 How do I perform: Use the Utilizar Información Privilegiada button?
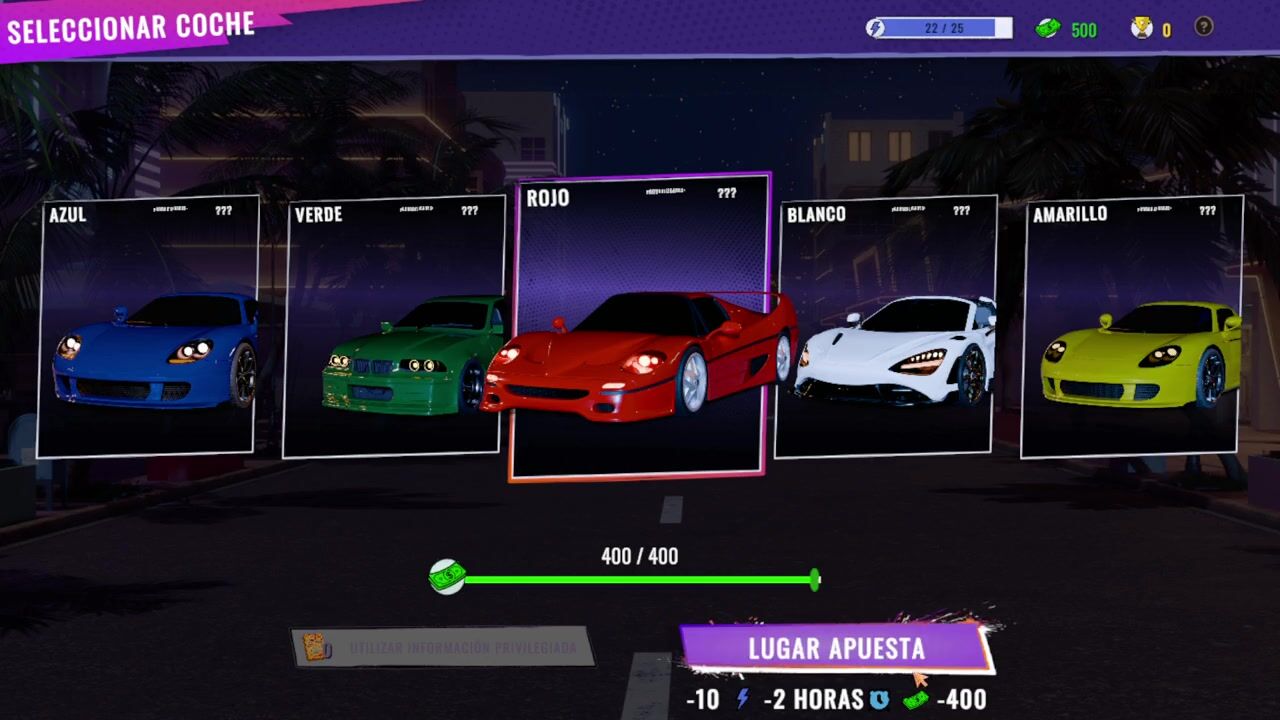tap(444, 648)
